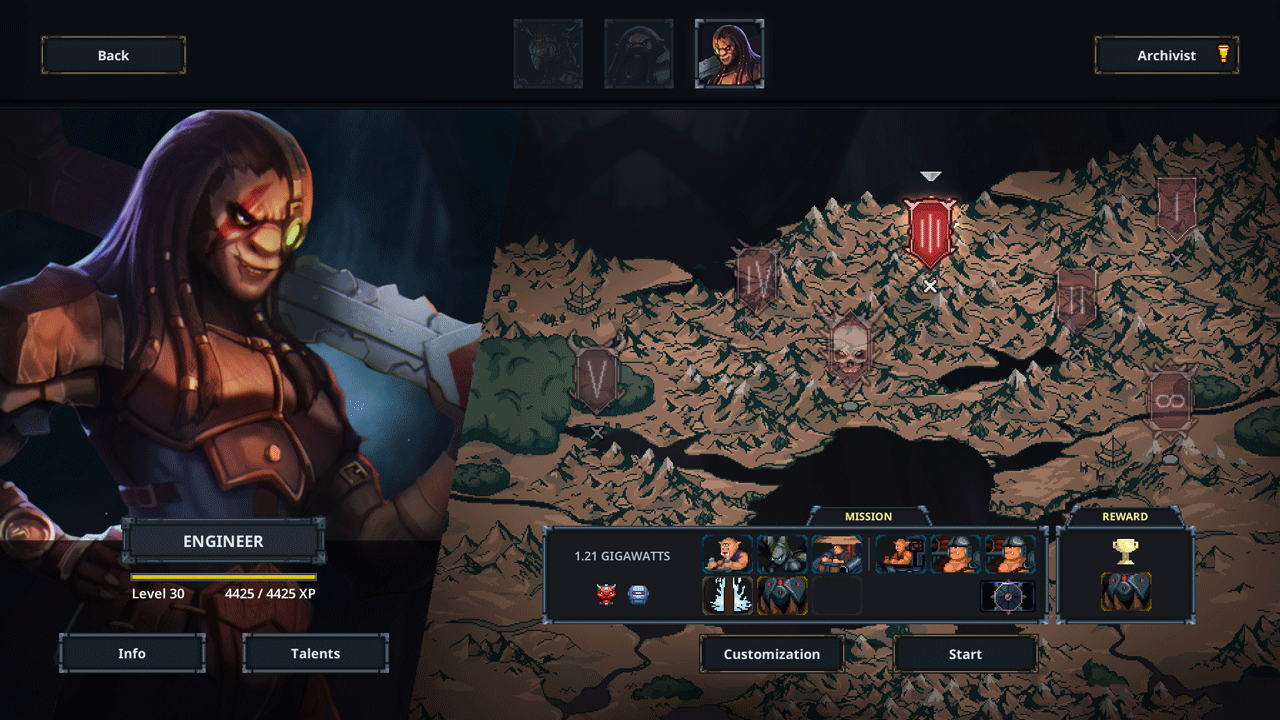Viewport: 1280px width, 720px height.
Task: Open the Engineer's Info panel
Action: (x=132, y=653)
